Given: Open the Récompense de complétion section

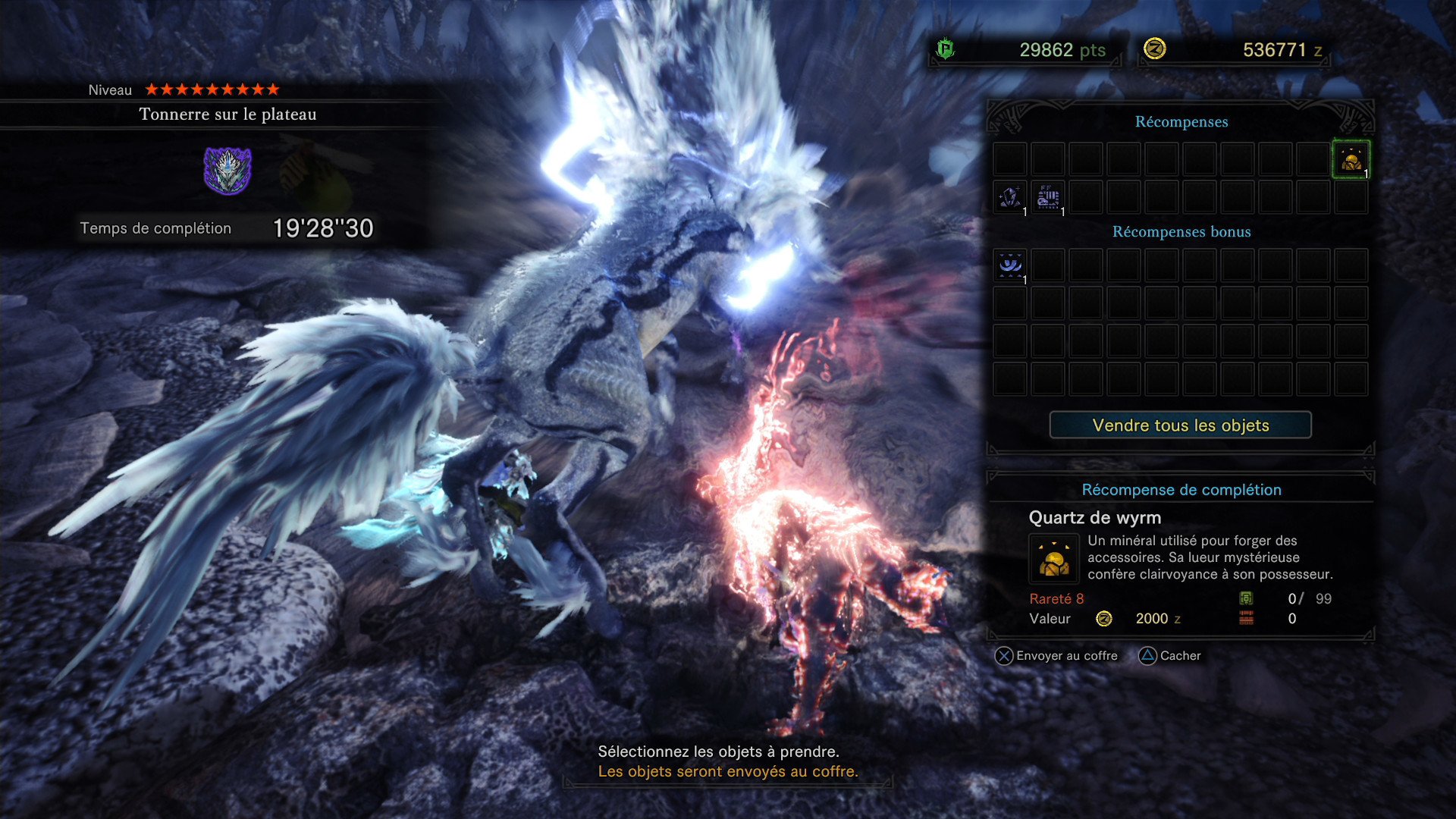Looking at the screenshot, I should tap(1183, 490).
